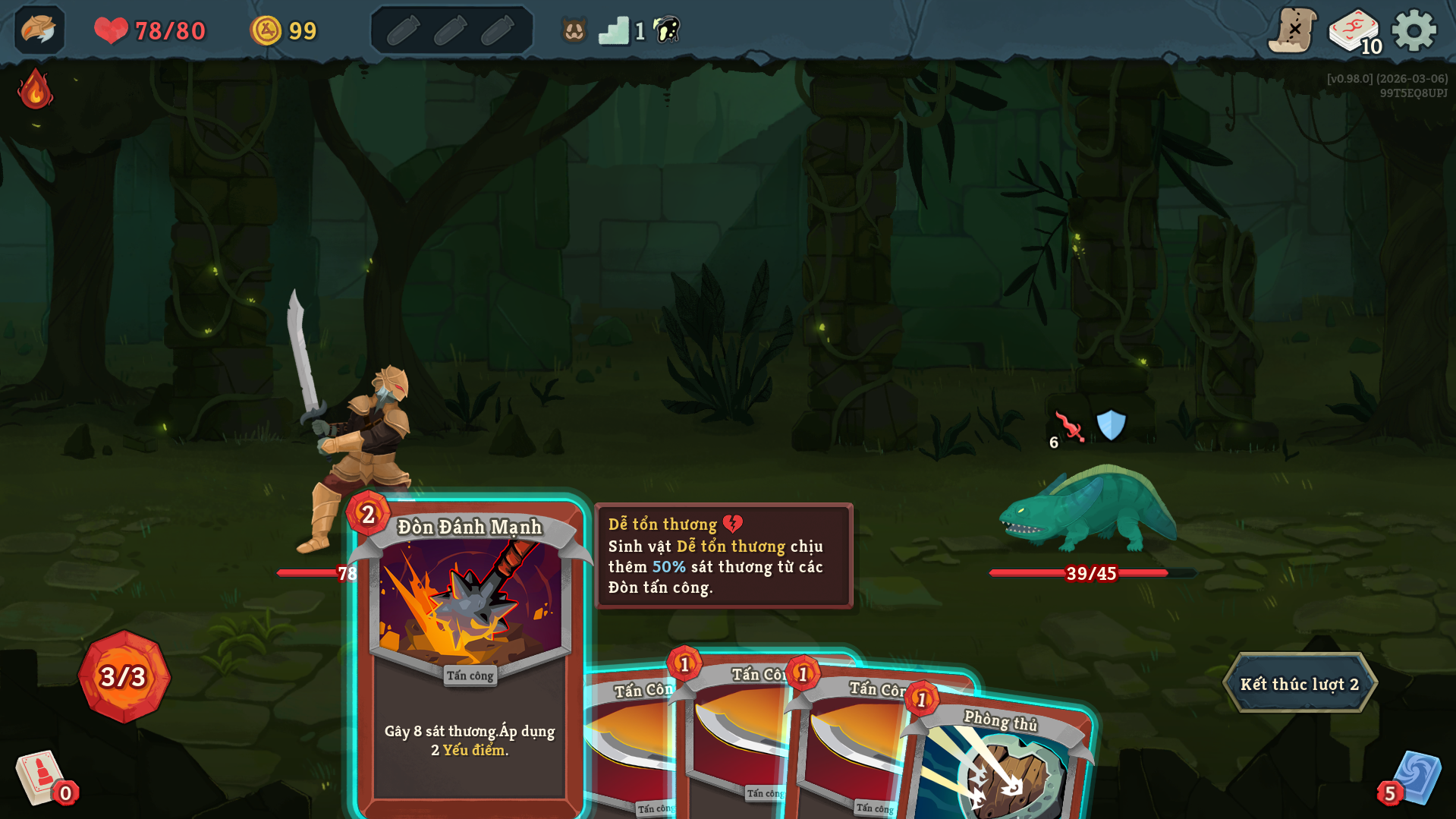Screen dimensions: 1456x819
Task: Click the red energy orb
Action: (124, 676)
